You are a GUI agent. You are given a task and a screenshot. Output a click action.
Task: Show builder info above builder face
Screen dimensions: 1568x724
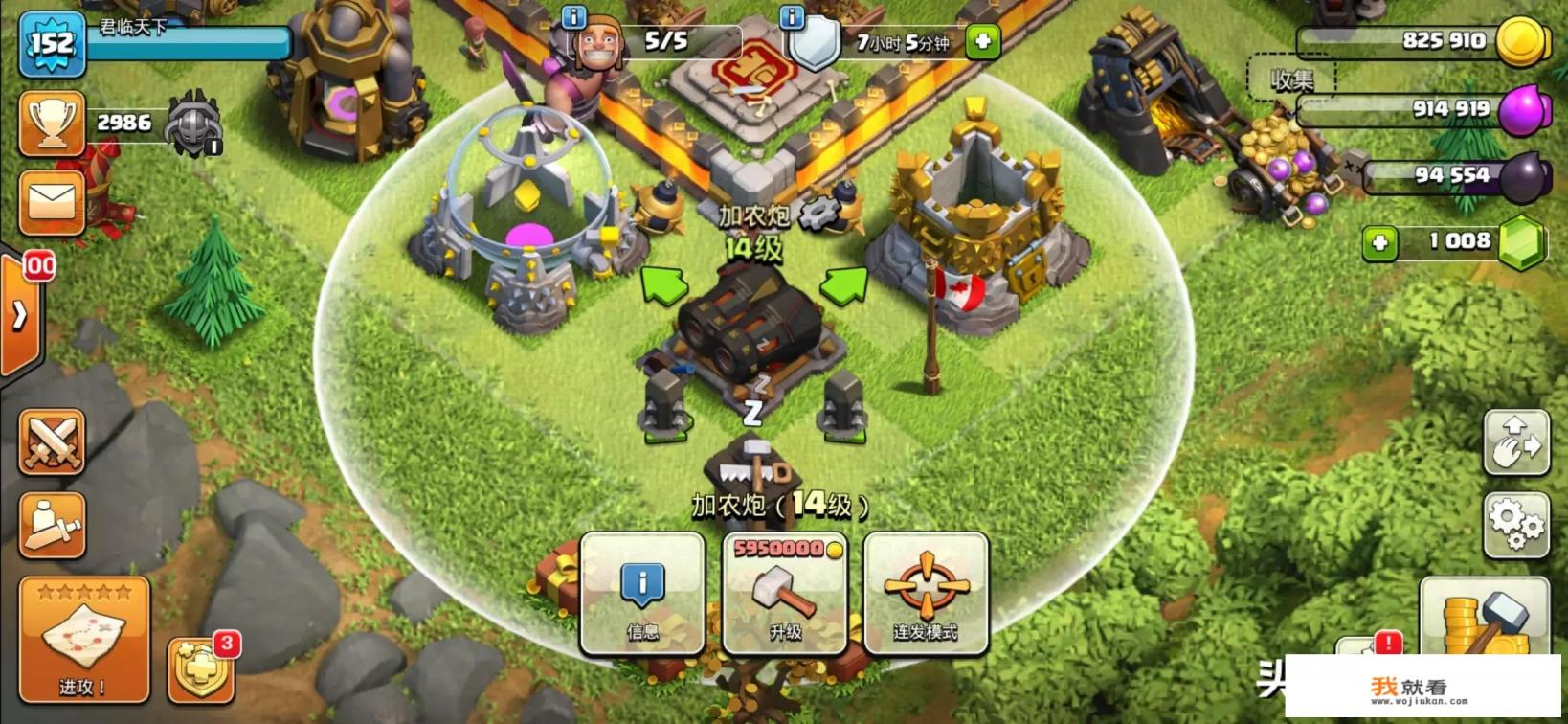coord(573,17)
